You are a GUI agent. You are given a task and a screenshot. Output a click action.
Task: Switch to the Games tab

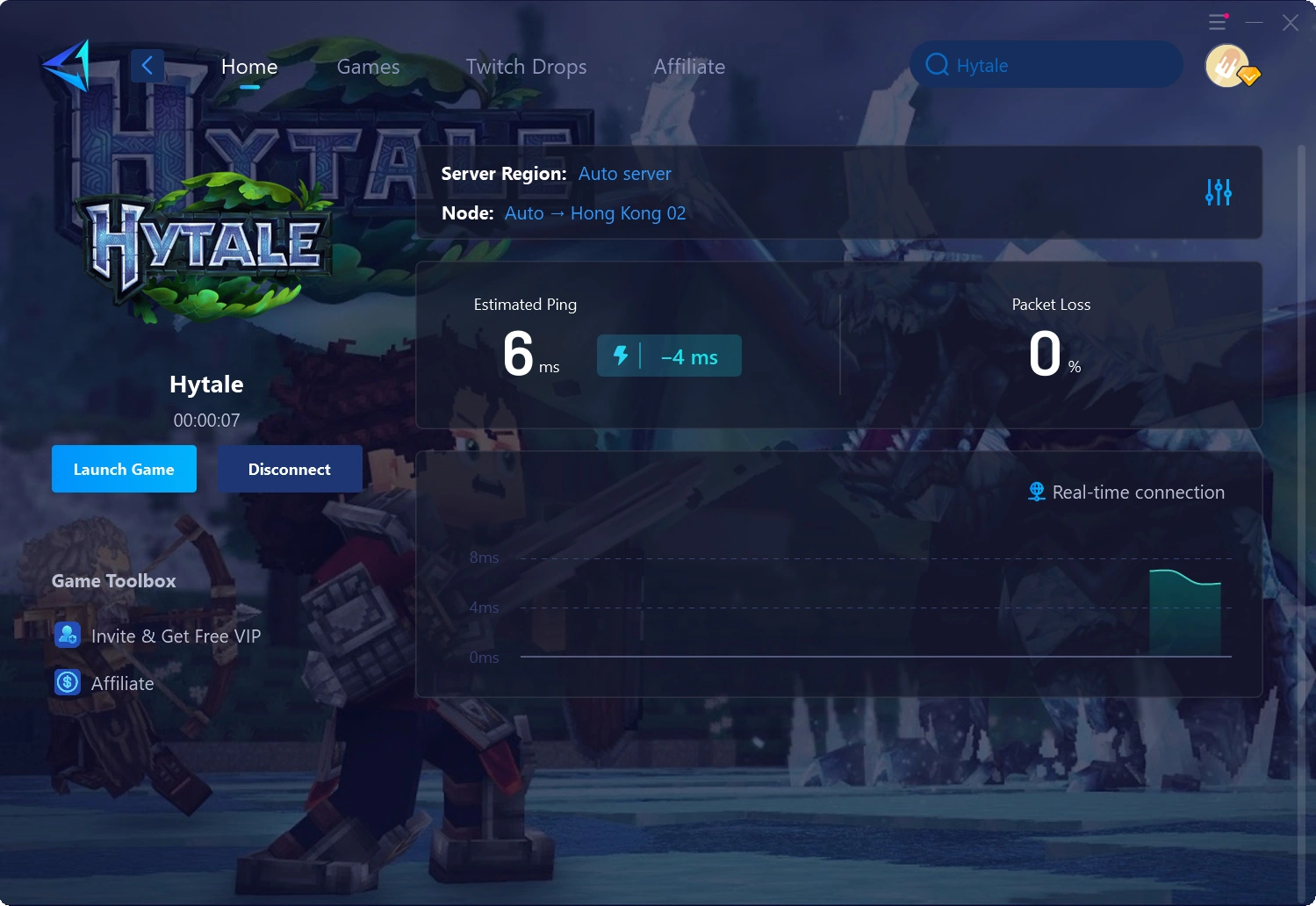point(368,66)
